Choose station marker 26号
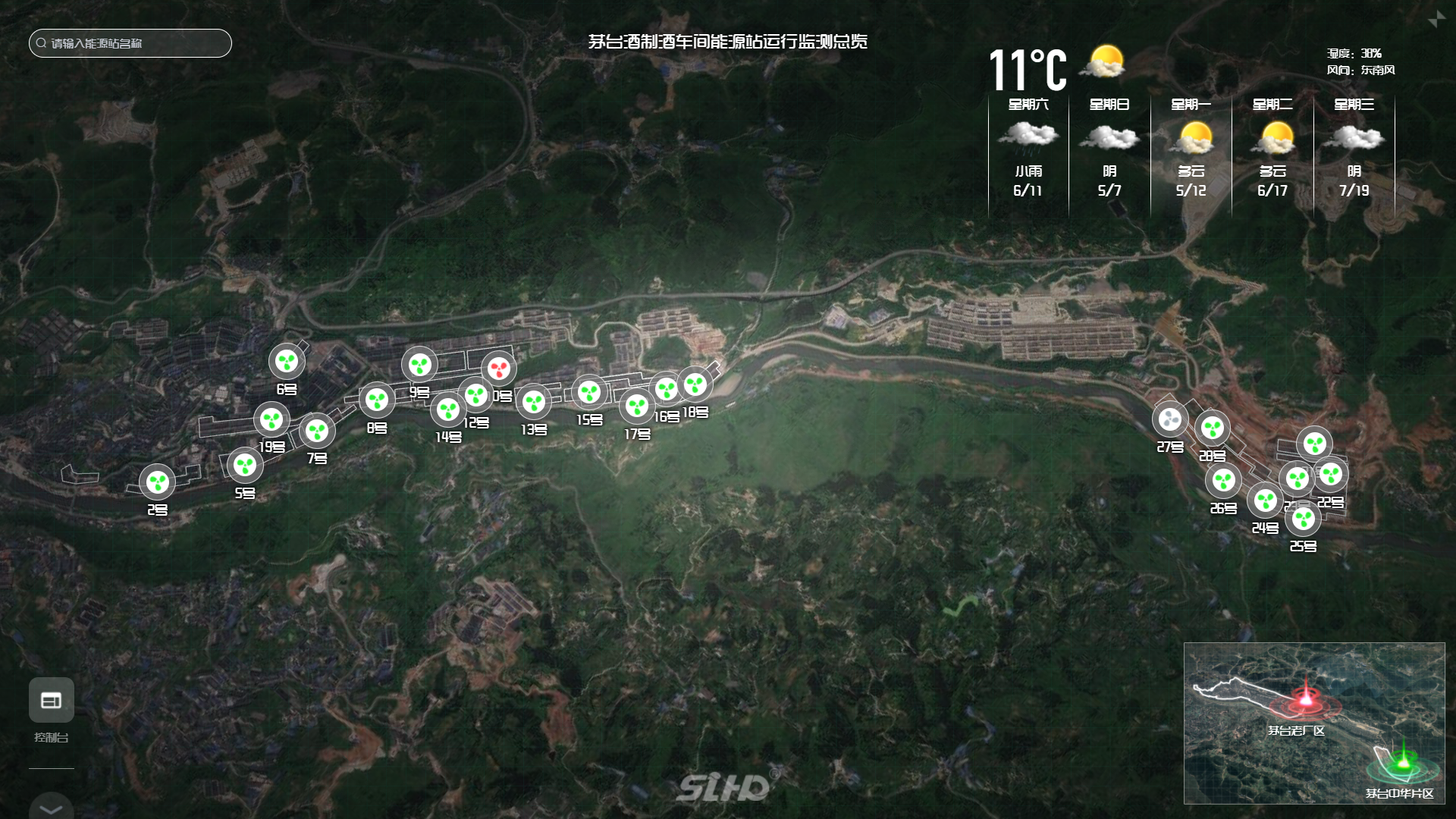 [1223, 480]
